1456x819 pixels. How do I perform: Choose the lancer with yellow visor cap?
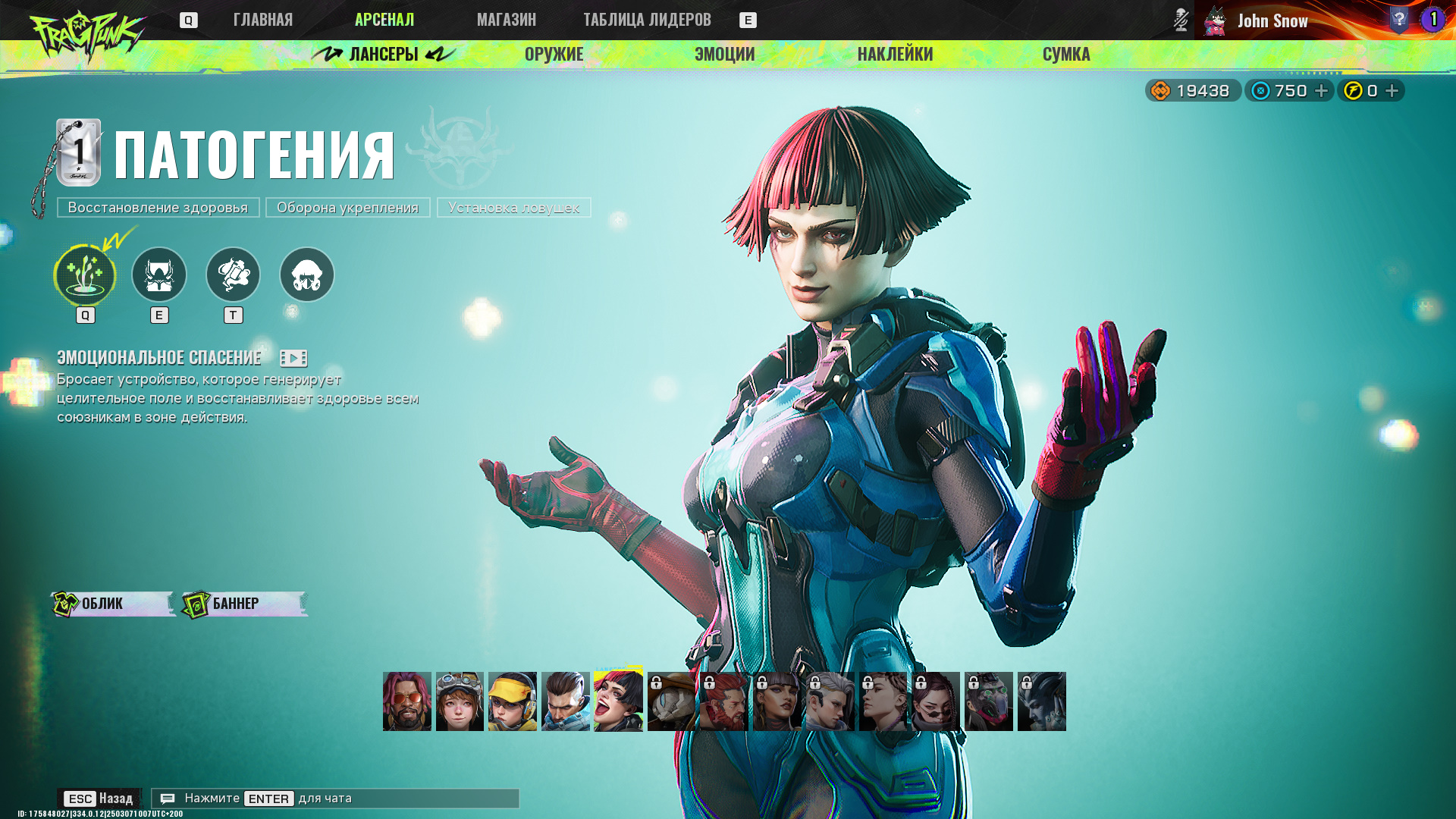(x=513, y=701)
